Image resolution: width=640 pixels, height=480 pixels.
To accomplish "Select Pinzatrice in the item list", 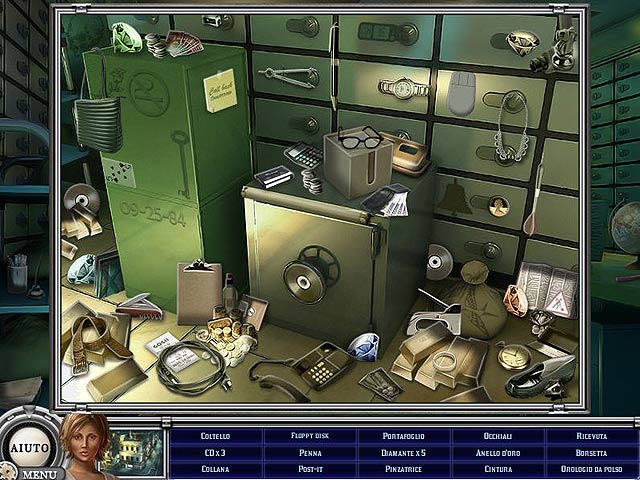I will [404, 468].
